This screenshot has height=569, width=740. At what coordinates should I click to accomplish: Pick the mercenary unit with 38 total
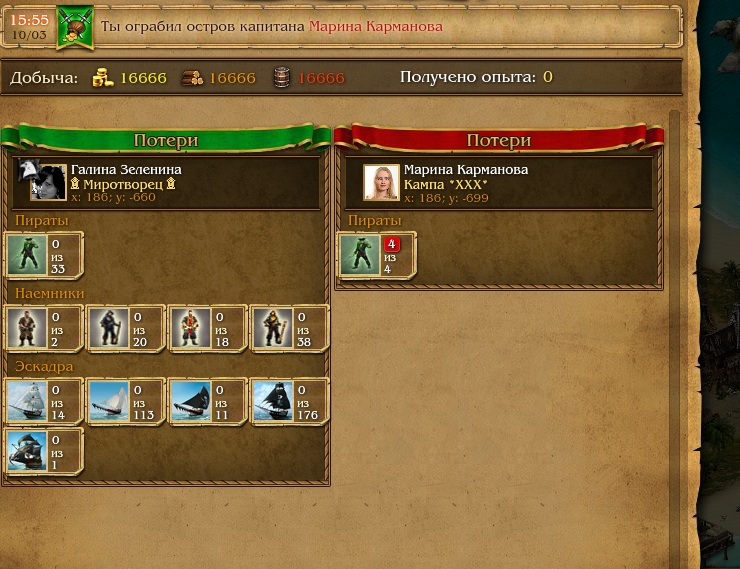click(272, 329)
